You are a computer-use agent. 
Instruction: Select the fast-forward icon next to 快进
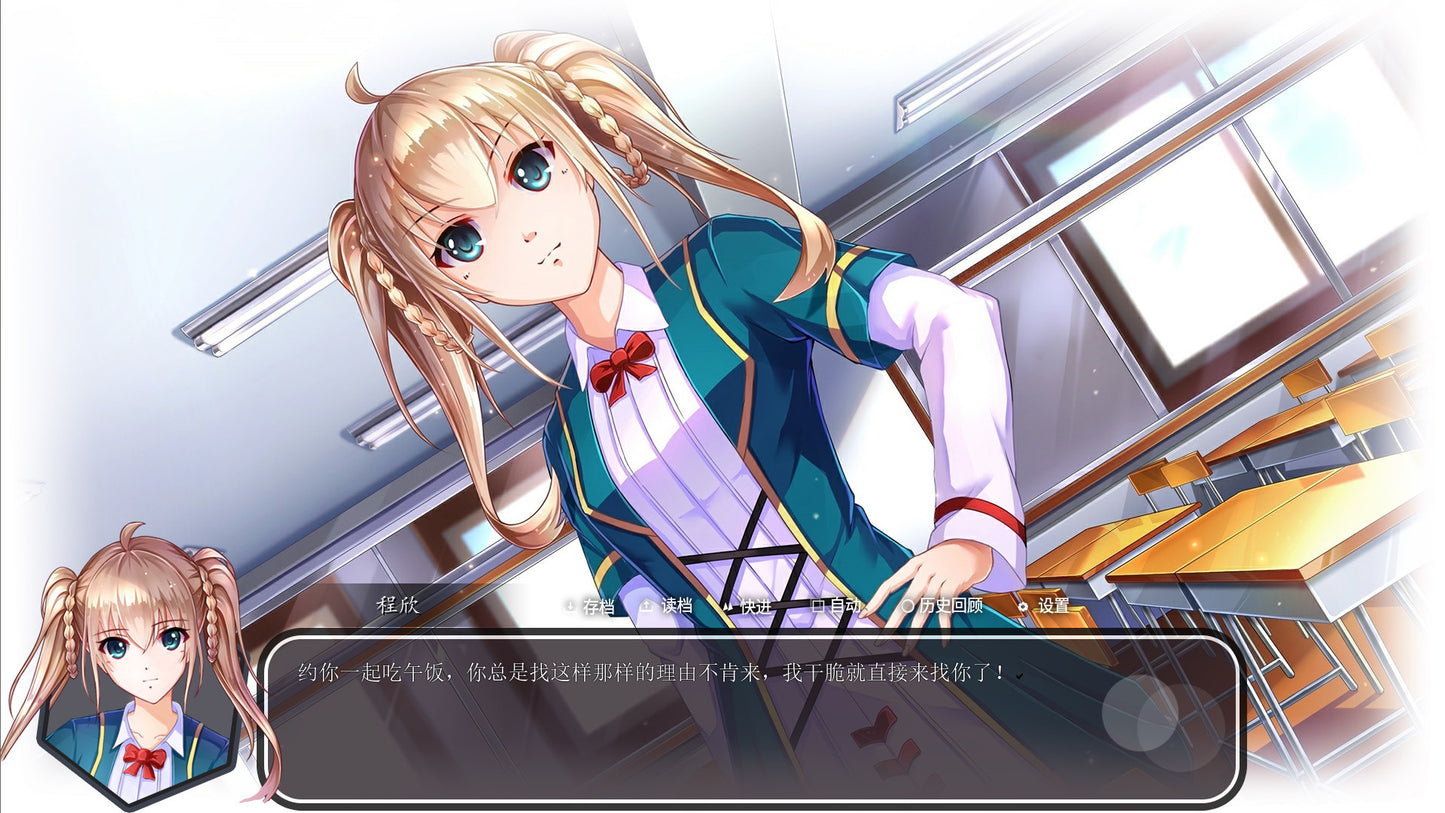(726, 607)
